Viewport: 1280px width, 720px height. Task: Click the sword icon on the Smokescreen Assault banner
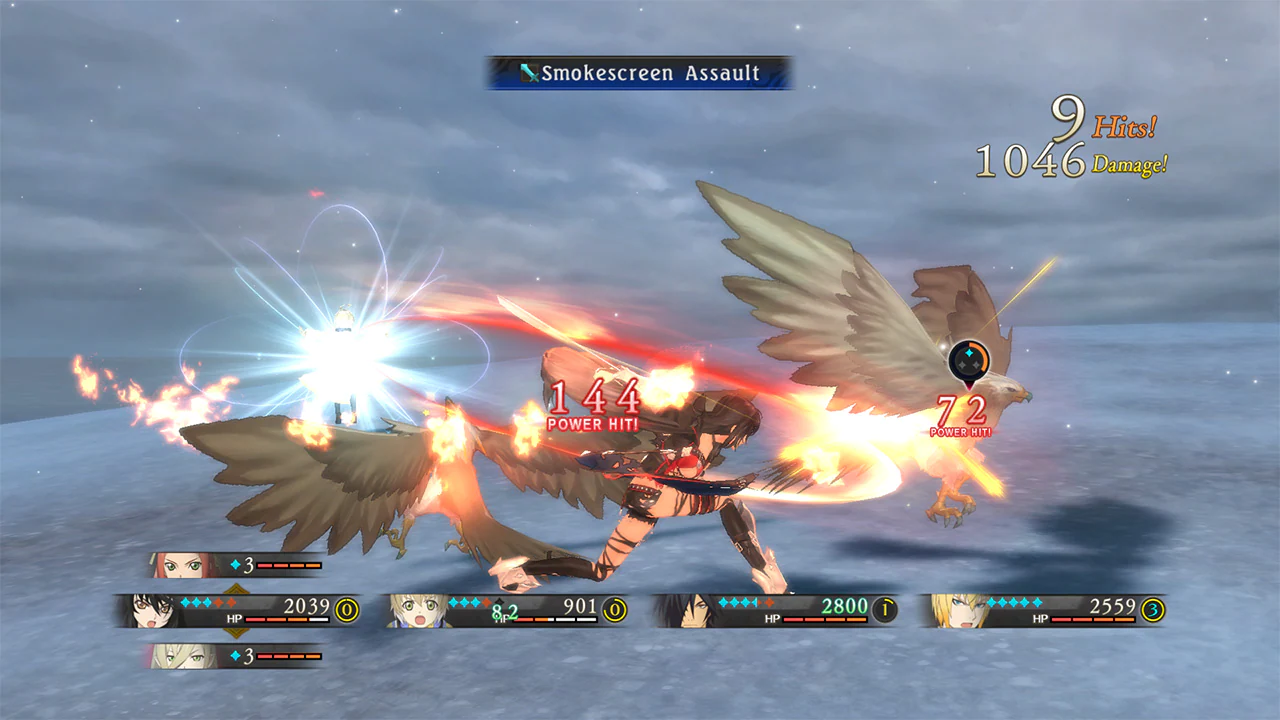point(528,73)
